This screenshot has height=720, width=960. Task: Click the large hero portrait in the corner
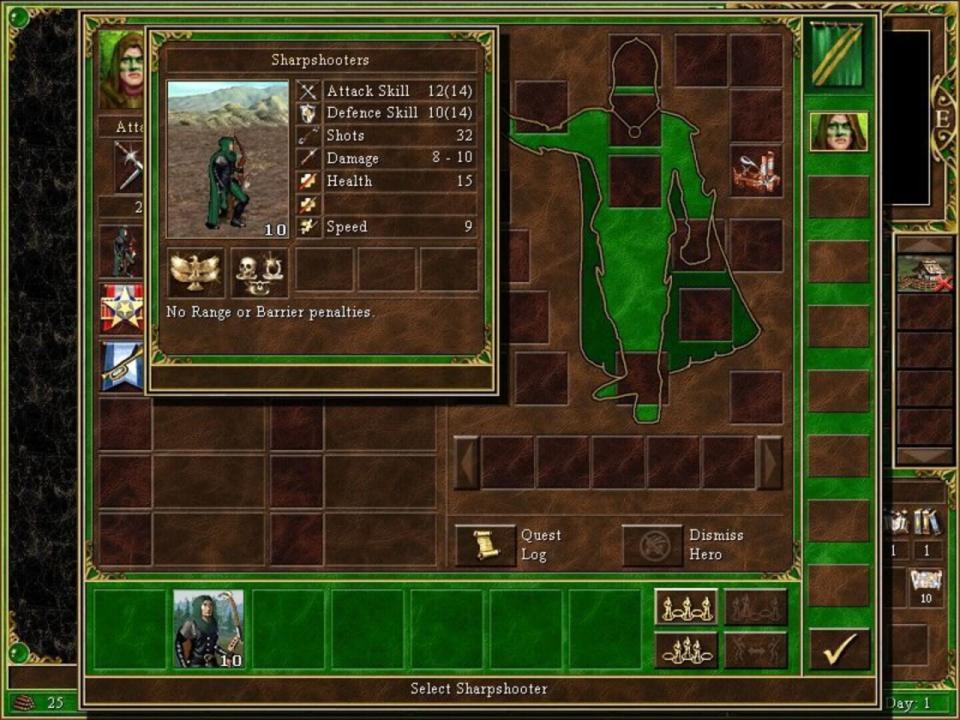[121, 70]
